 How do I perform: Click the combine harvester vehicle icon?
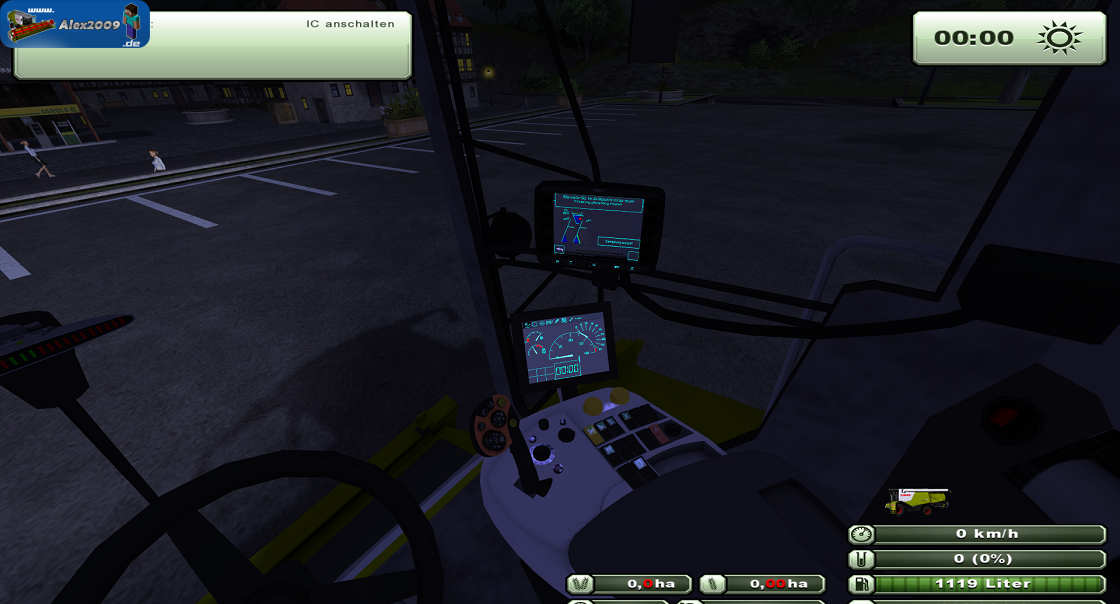(x=917, y=501)
